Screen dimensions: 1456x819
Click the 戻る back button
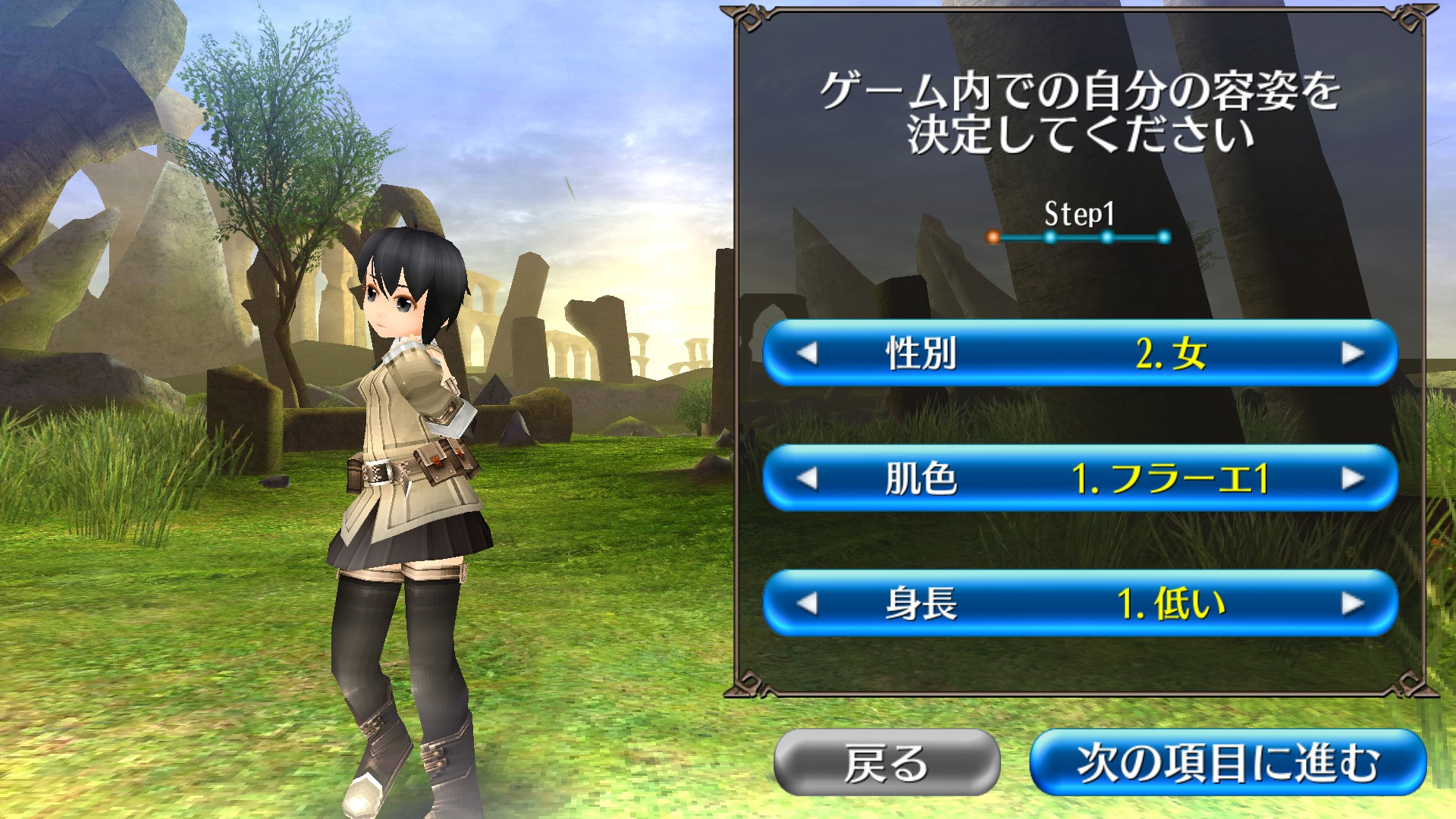tap(886, 762)
